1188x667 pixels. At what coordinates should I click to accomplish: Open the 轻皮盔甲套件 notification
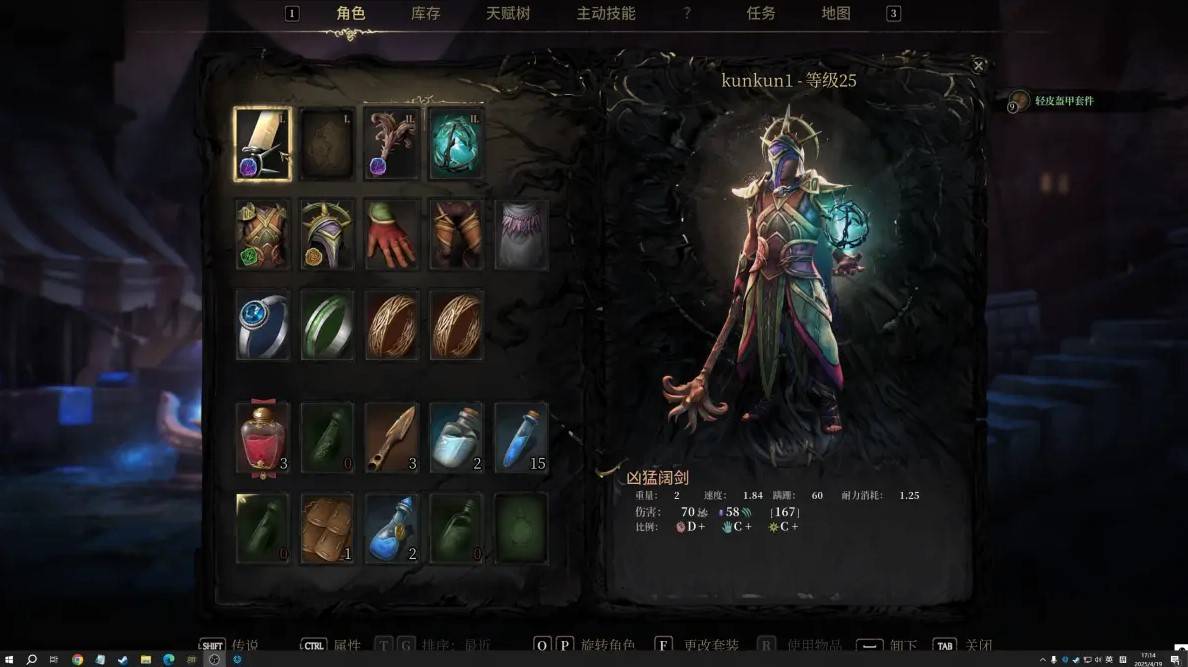[x=1064, y=101]
